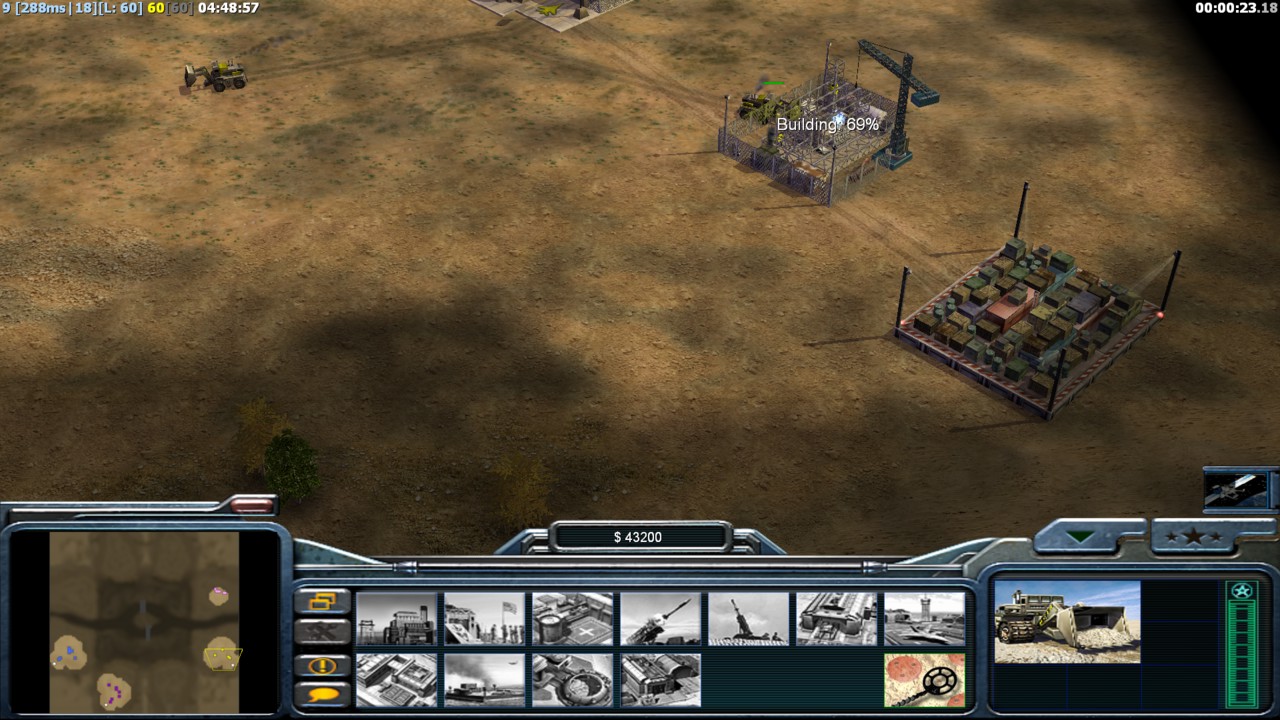1280x720 pixels.
Task: Select the dozer unit portrait
Action: pos(1067,622)
